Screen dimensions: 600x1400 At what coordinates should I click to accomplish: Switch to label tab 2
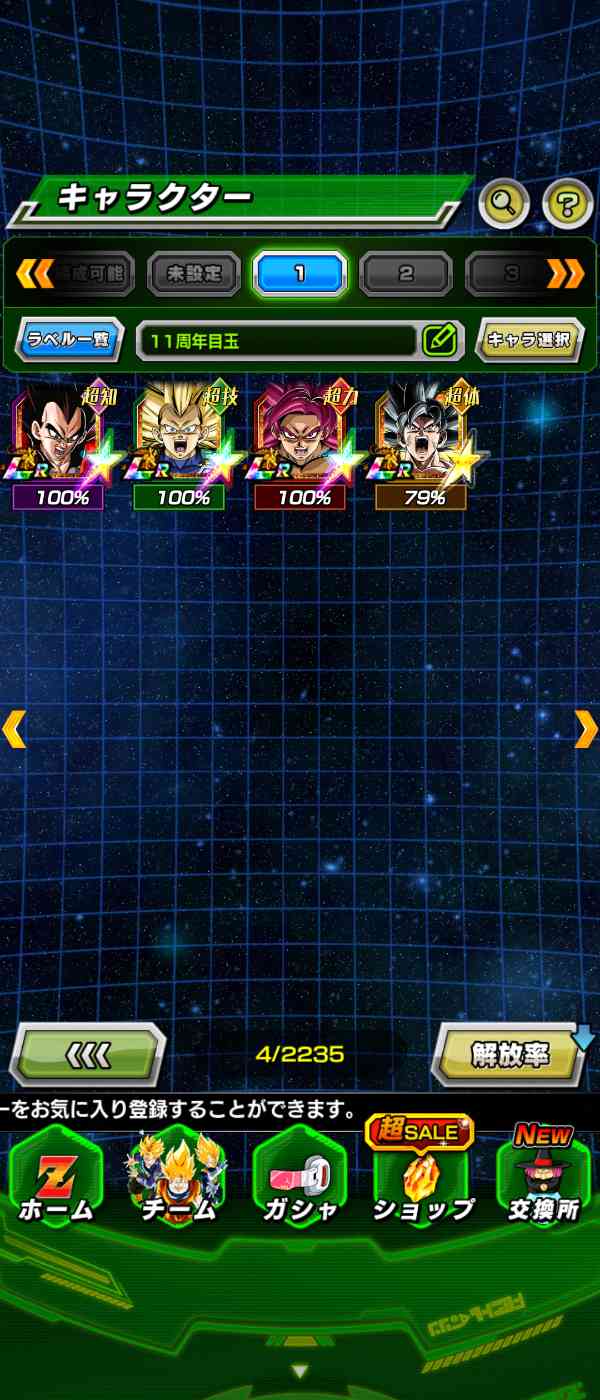click(406, 273)
